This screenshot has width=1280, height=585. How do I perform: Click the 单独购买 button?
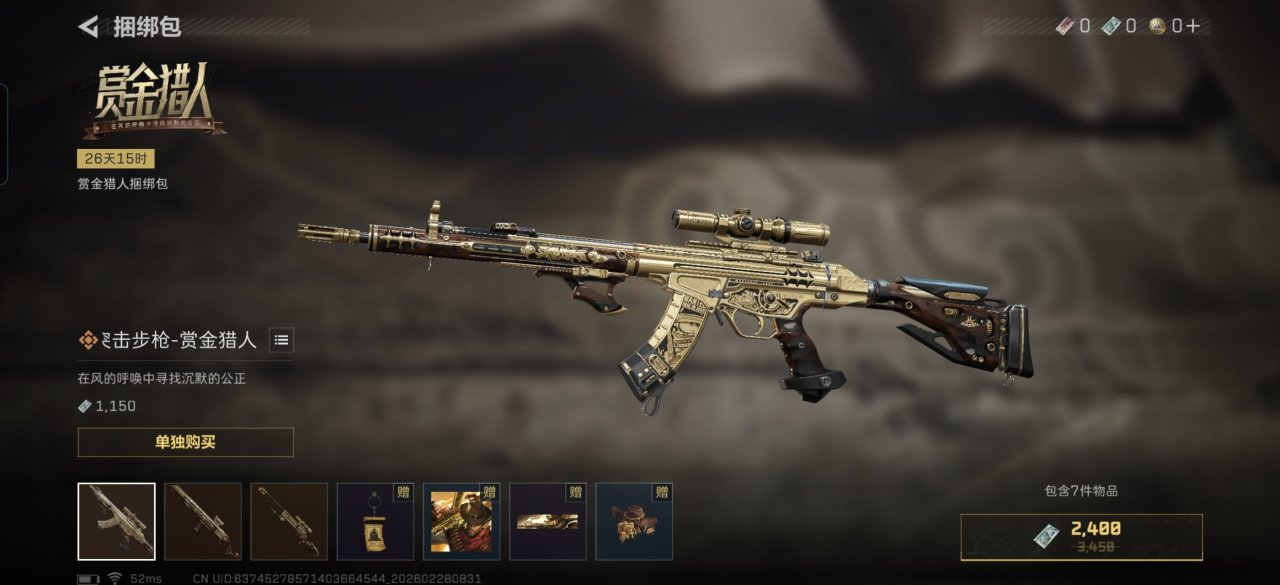(x=185, y=442)
